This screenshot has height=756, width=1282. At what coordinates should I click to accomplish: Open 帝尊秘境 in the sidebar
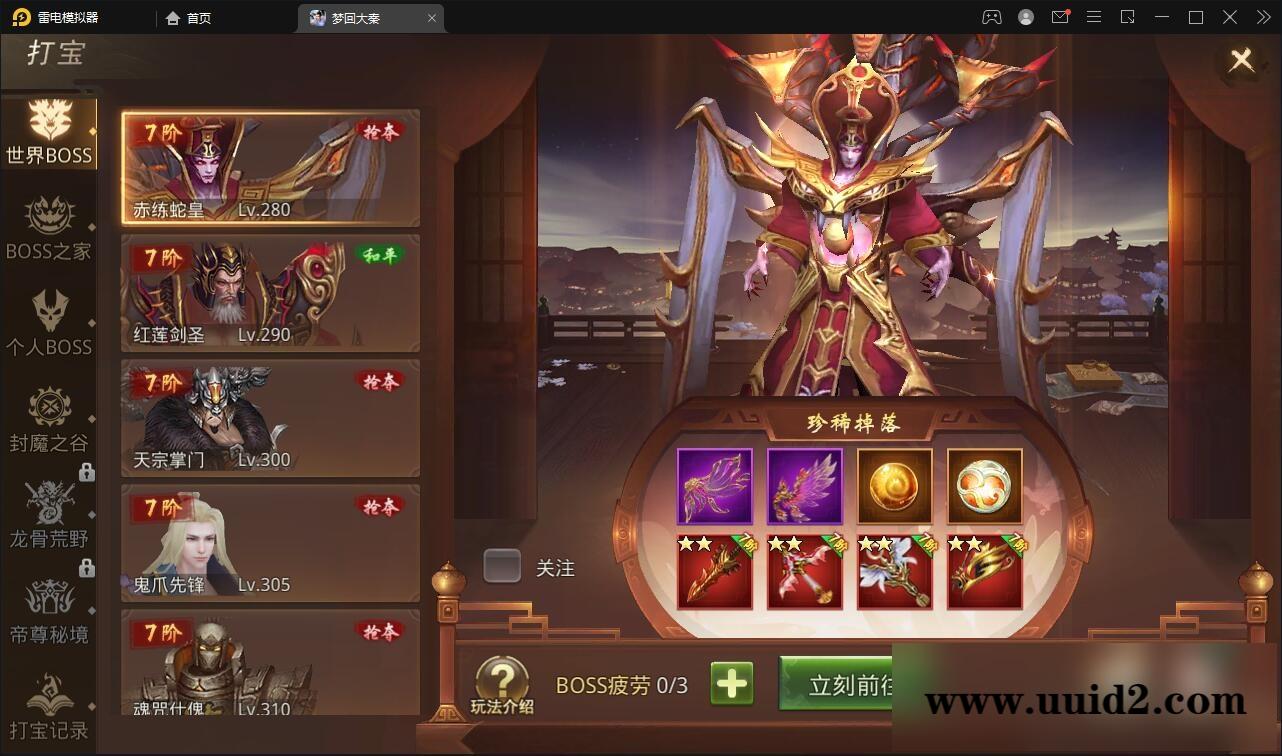click(x=50, y=612)
